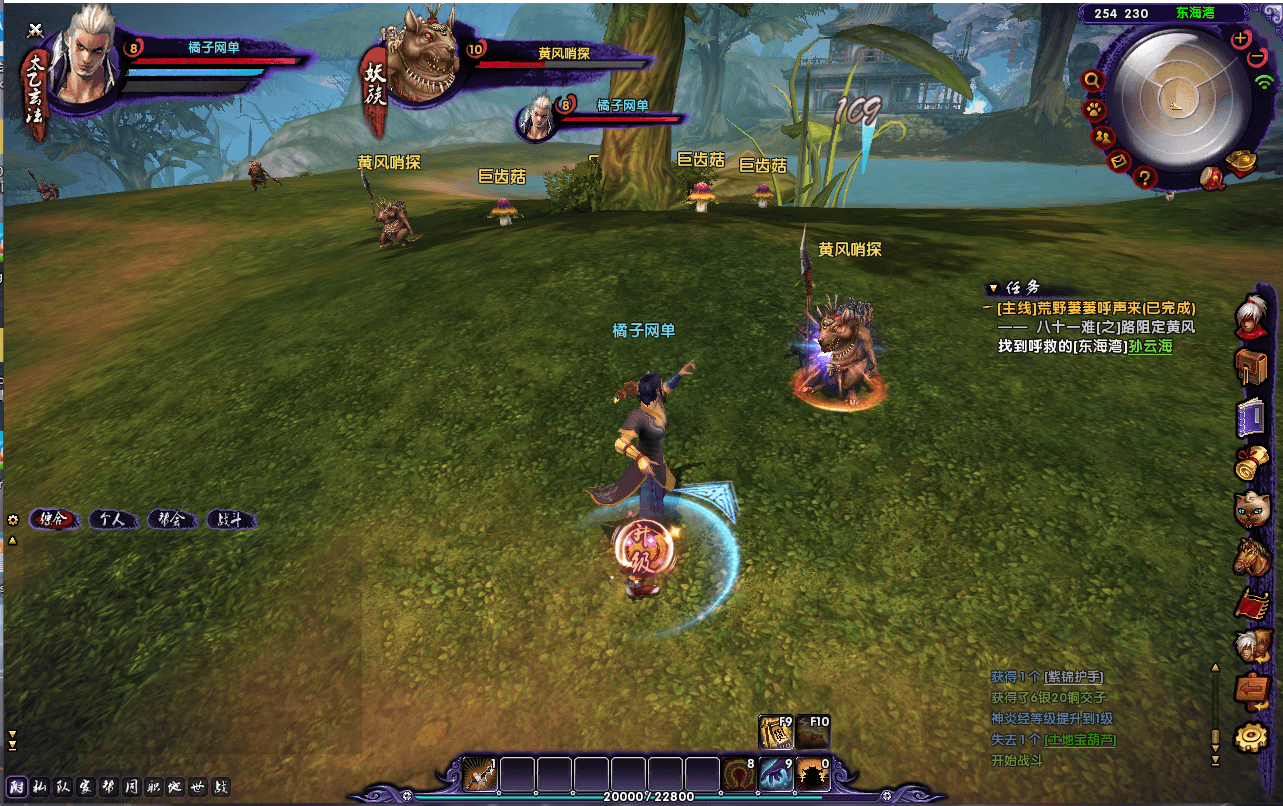The height and width of the screenshot is (806, 1283).
Task: Open the envelope mail icon
Action: [x=1120, y=159]
